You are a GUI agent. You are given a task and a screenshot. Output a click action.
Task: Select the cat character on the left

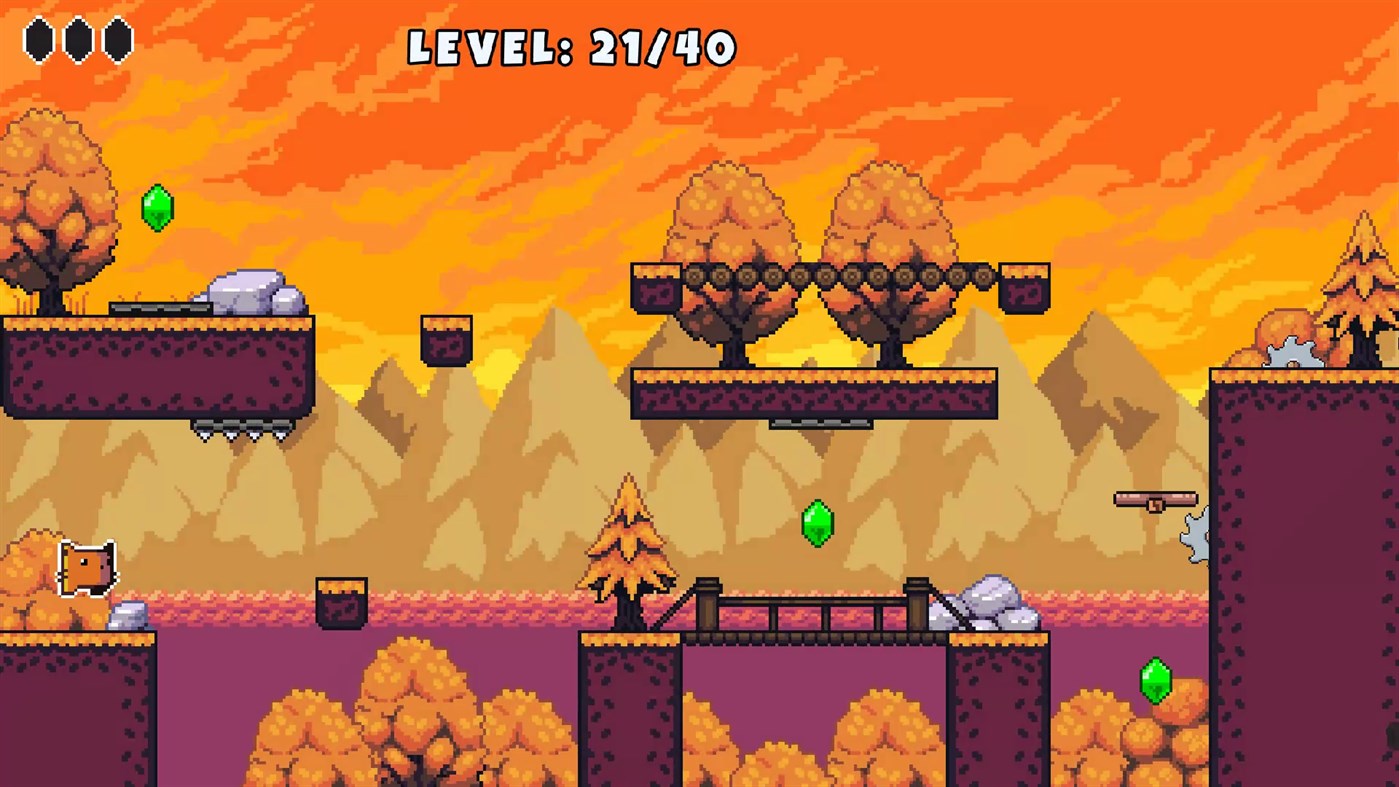tap(85, 570)
